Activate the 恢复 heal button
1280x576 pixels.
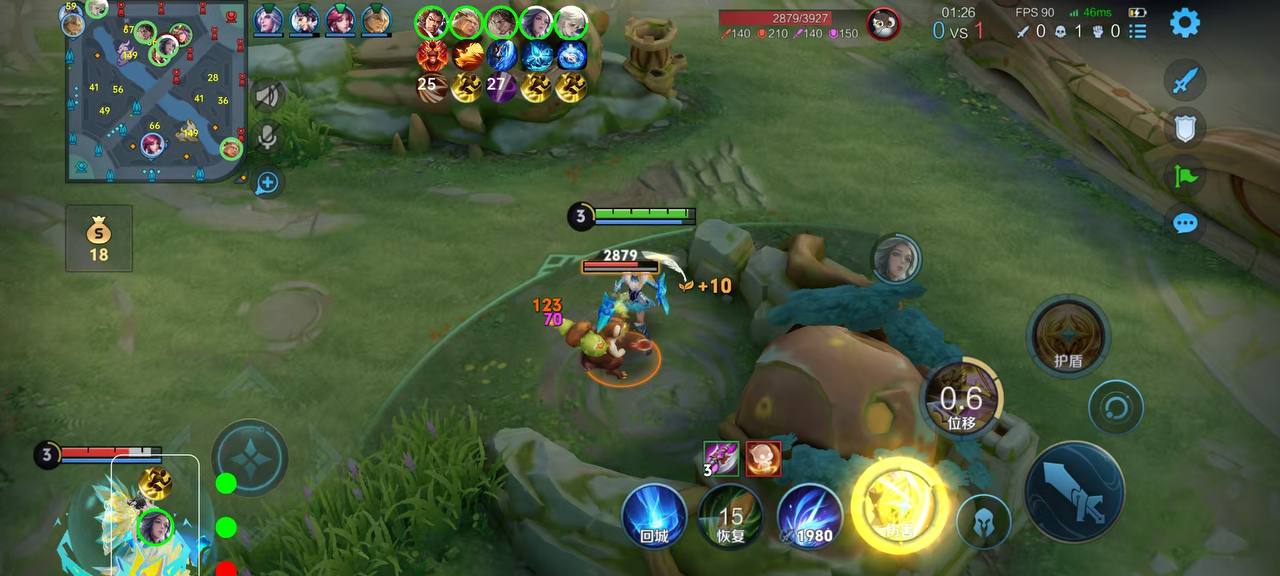click(x=731, y=516)
